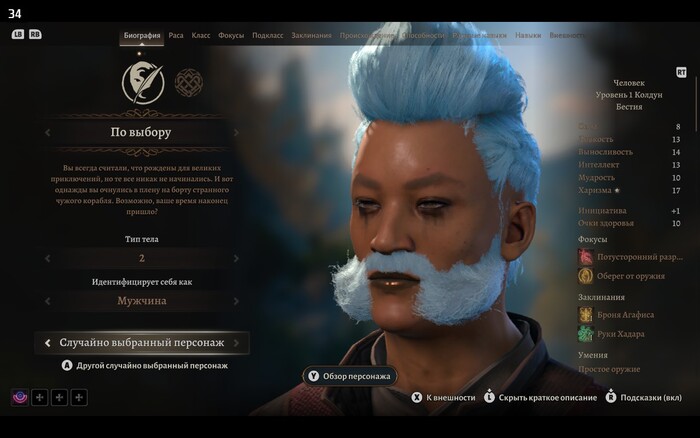
Task: Select the Случайно выбранный персонаж bar
Action: (141, 343)
